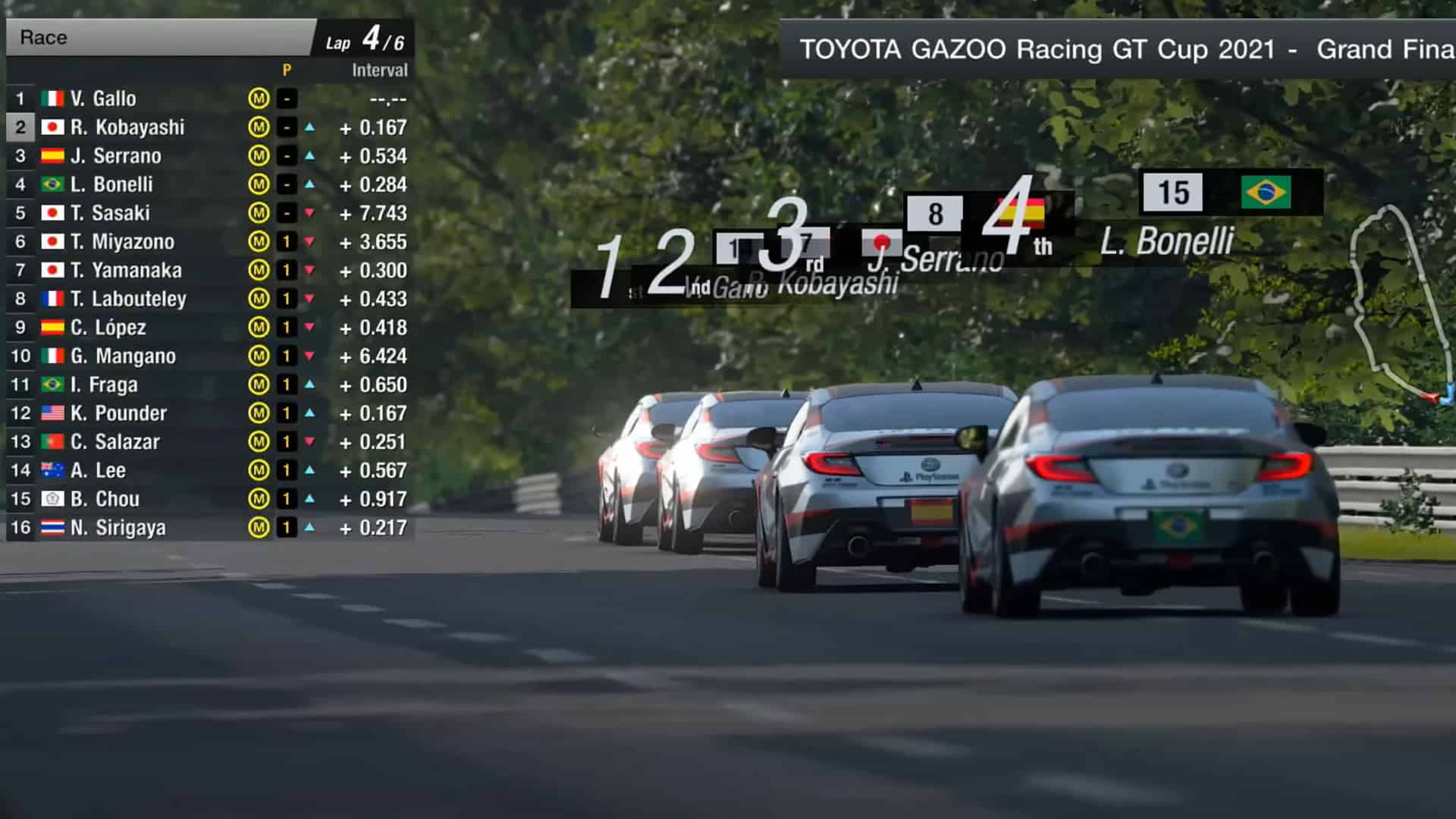
Task: Select the L. Bonelli car name tag
Action: point(1166,241)
